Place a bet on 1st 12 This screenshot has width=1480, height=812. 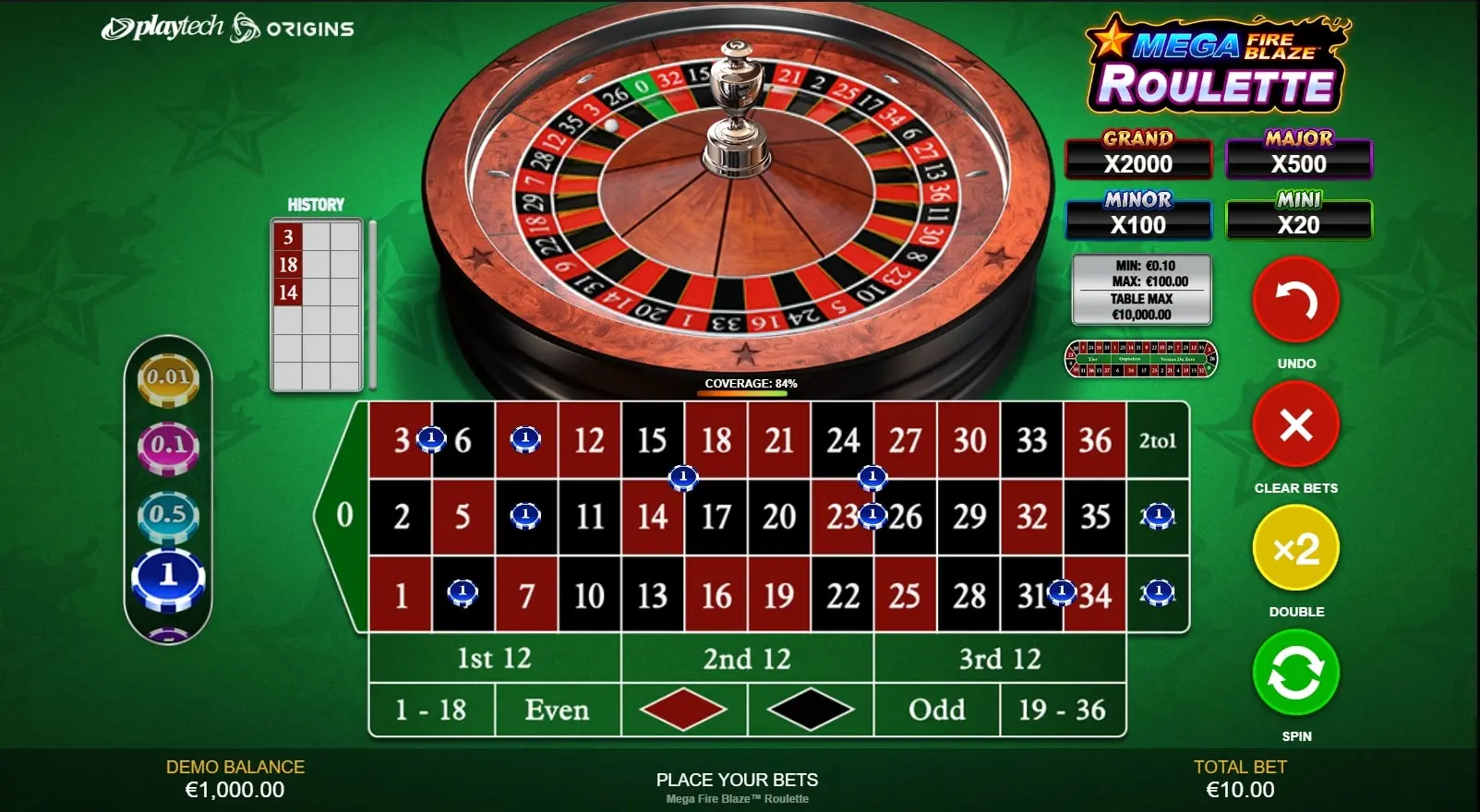[x=494, y=658]
